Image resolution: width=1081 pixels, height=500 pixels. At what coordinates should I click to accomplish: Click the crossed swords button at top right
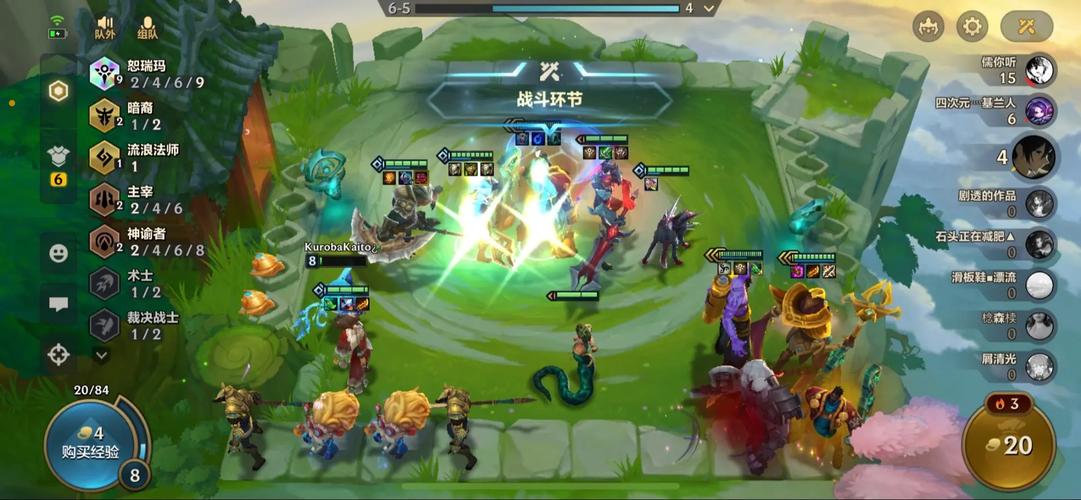tap(1027, 26)
